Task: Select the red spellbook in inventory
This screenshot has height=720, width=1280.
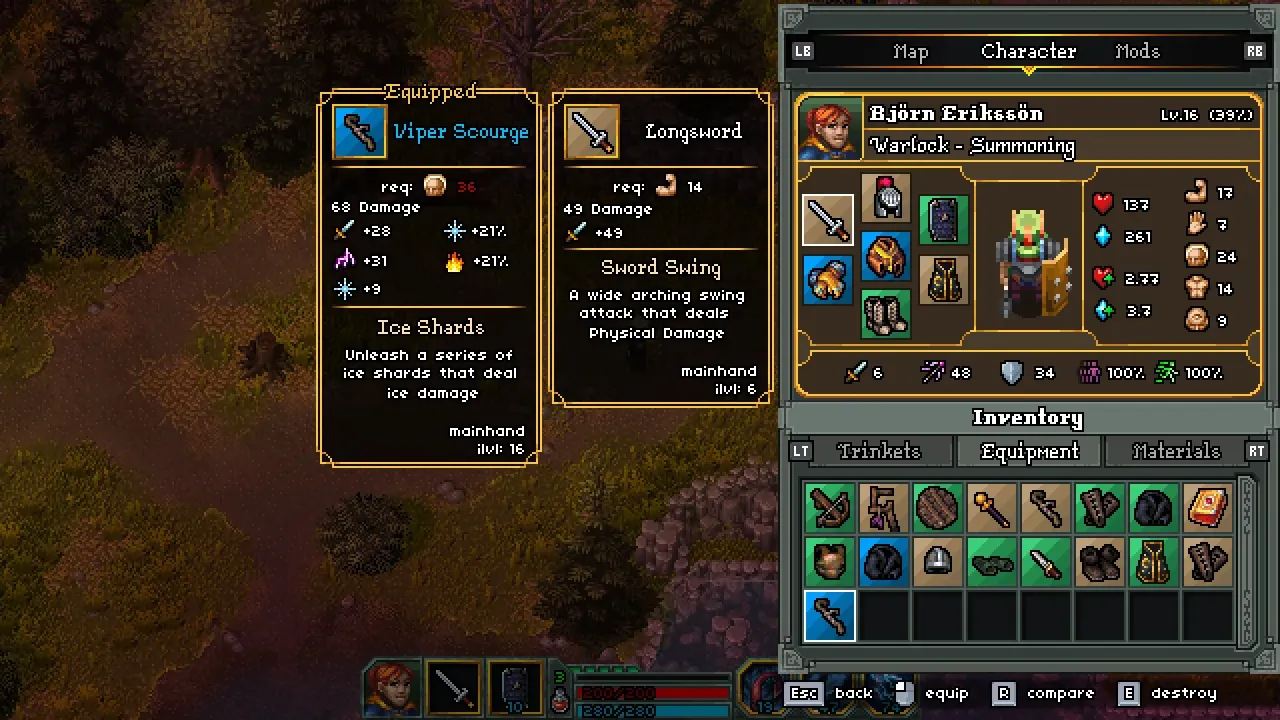Action: (x=1208, y=507)
